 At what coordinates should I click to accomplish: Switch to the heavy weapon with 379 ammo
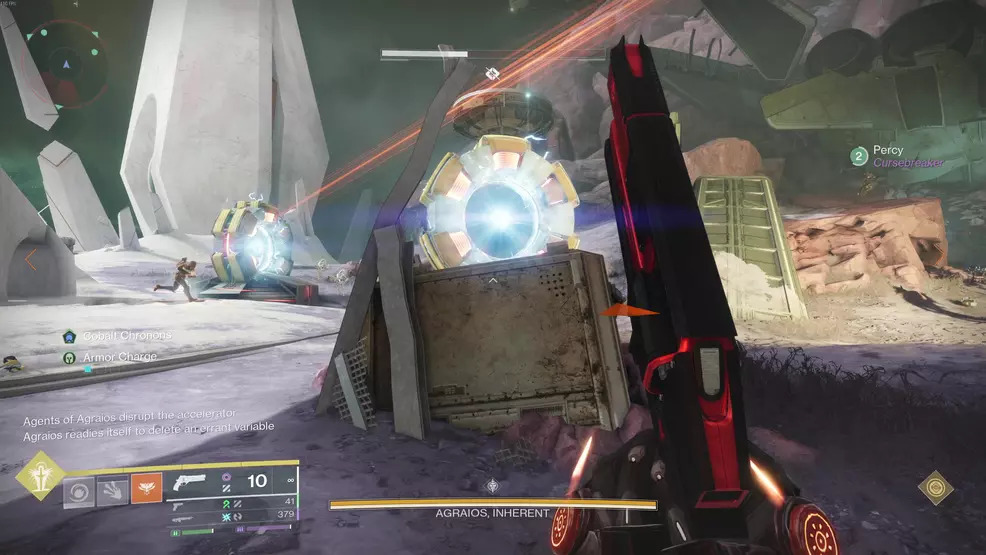coord(183,517)
